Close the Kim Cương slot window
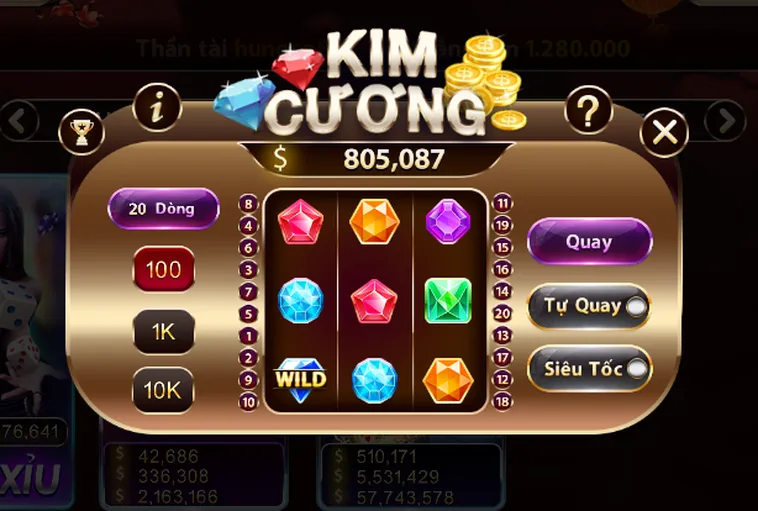 pyautogui.click(x=665, y=132)
